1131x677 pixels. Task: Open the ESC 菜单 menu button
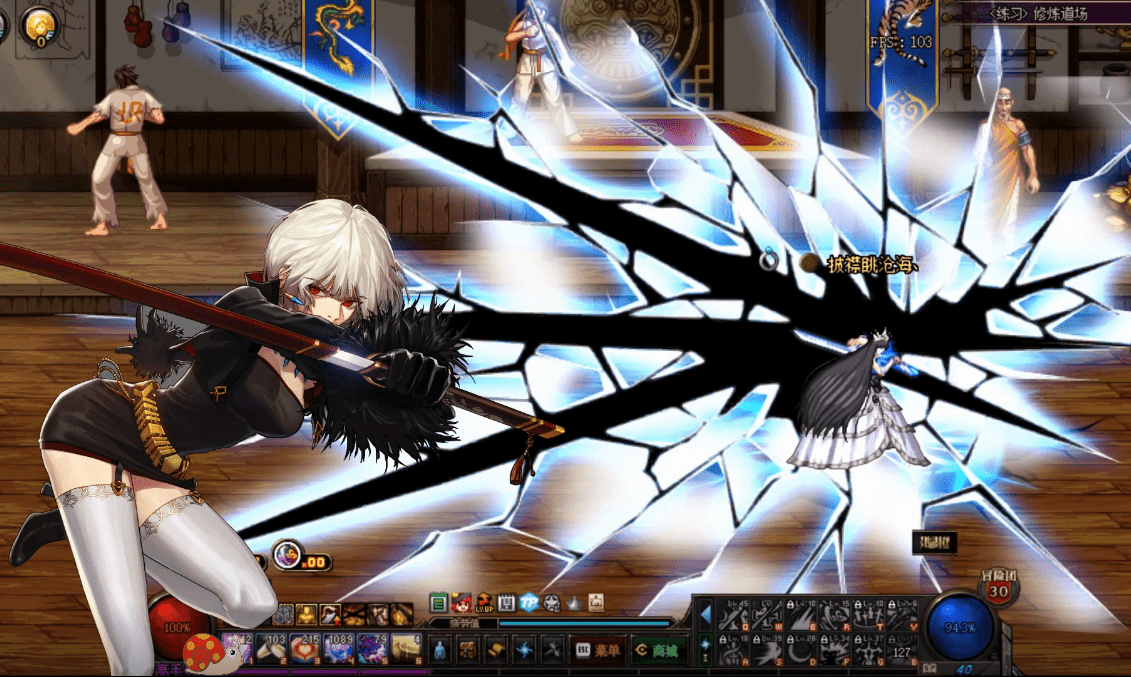click(600, 650)
